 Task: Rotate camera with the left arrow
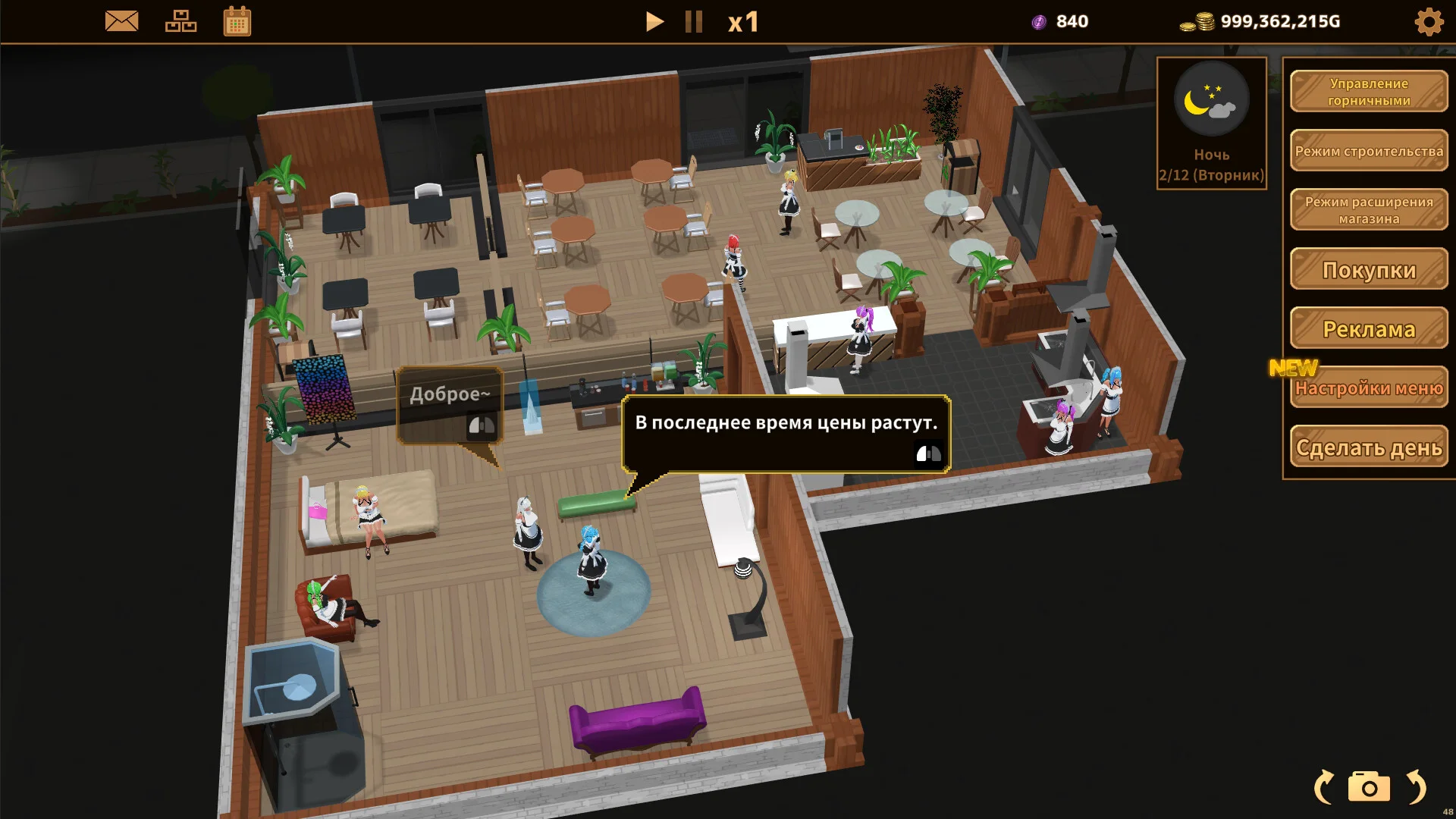tap(1324, 787)
